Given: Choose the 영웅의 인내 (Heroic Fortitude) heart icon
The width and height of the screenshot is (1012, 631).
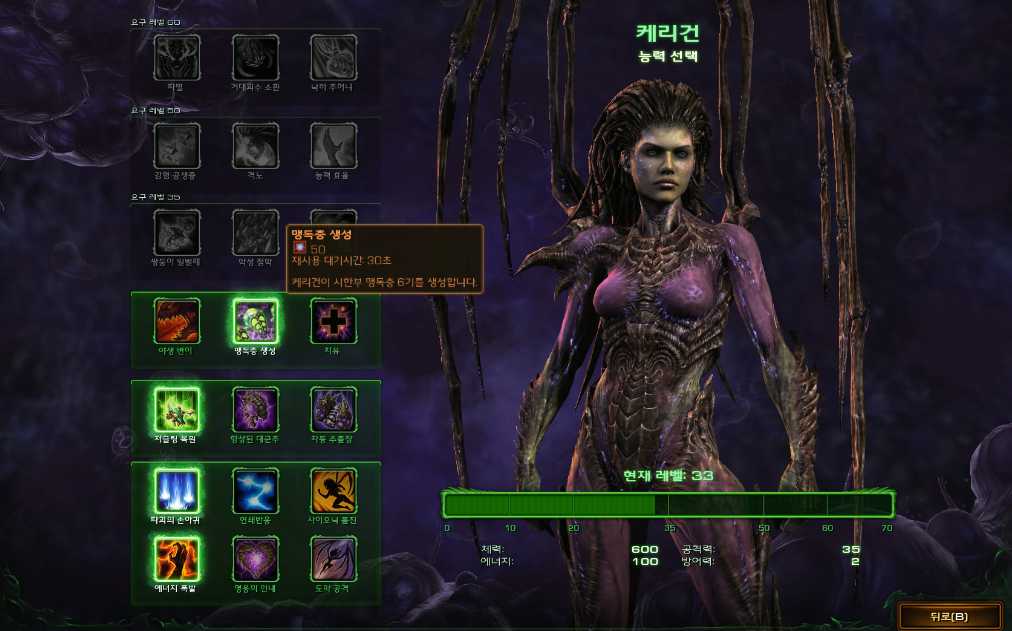Looking at the screenshot, I should 255,558.
